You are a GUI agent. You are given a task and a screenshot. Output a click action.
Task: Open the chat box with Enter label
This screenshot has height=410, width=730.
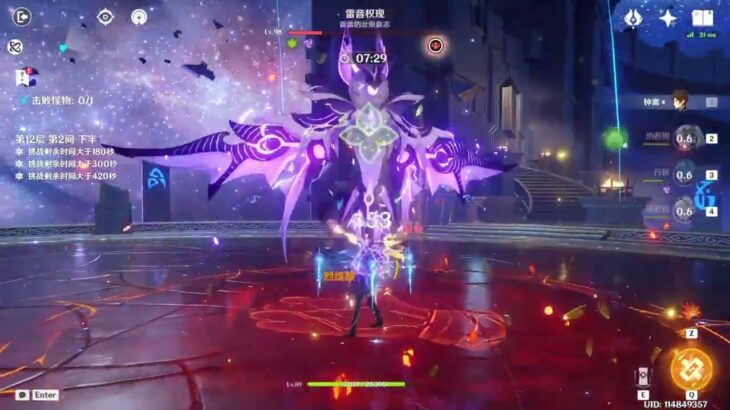click(x=38, y=395)
